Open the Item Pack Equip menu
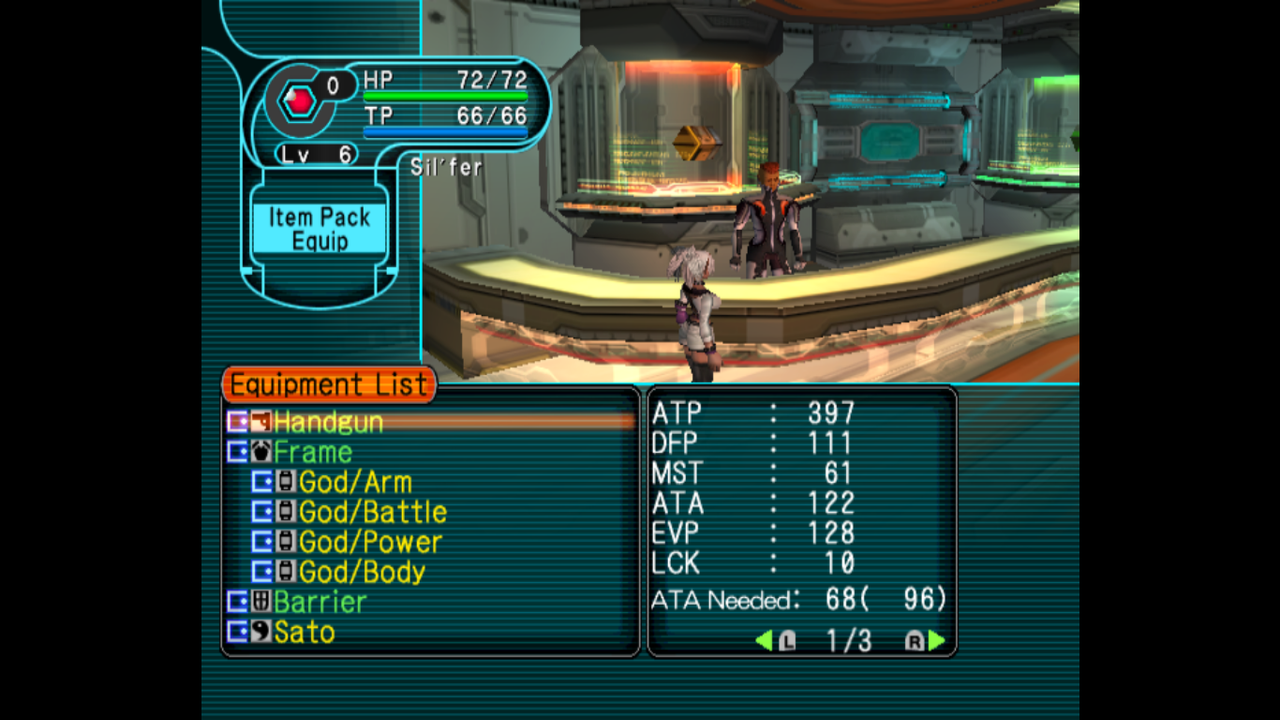The width and height of the screenshot is (1280, 720). [319, 229]
